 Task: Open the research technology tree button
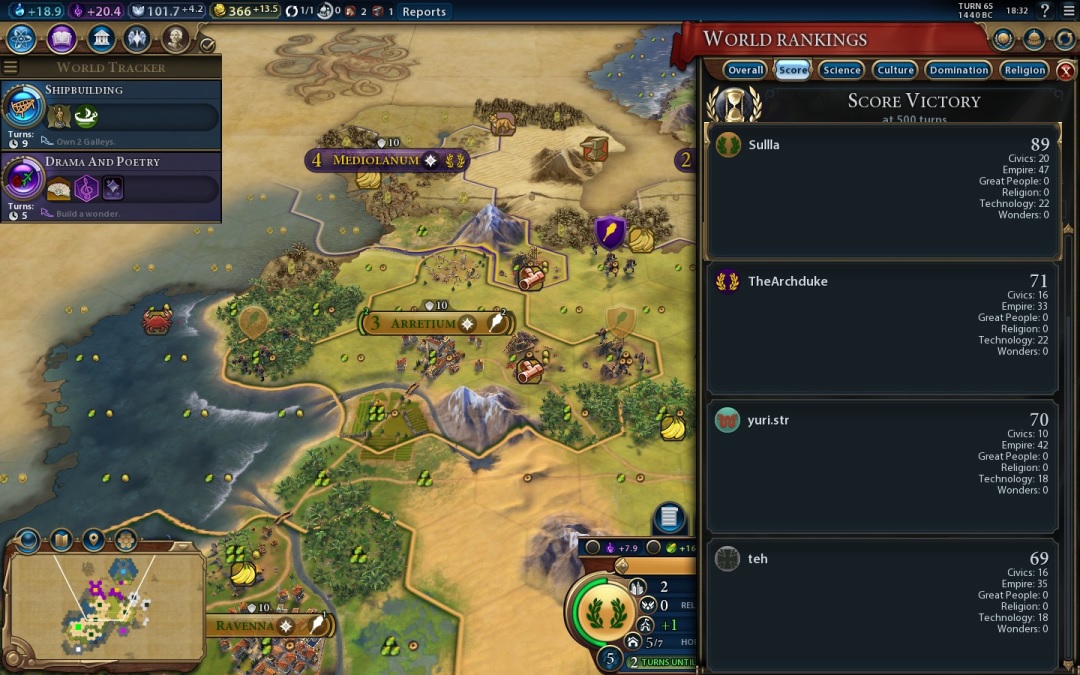22,39
